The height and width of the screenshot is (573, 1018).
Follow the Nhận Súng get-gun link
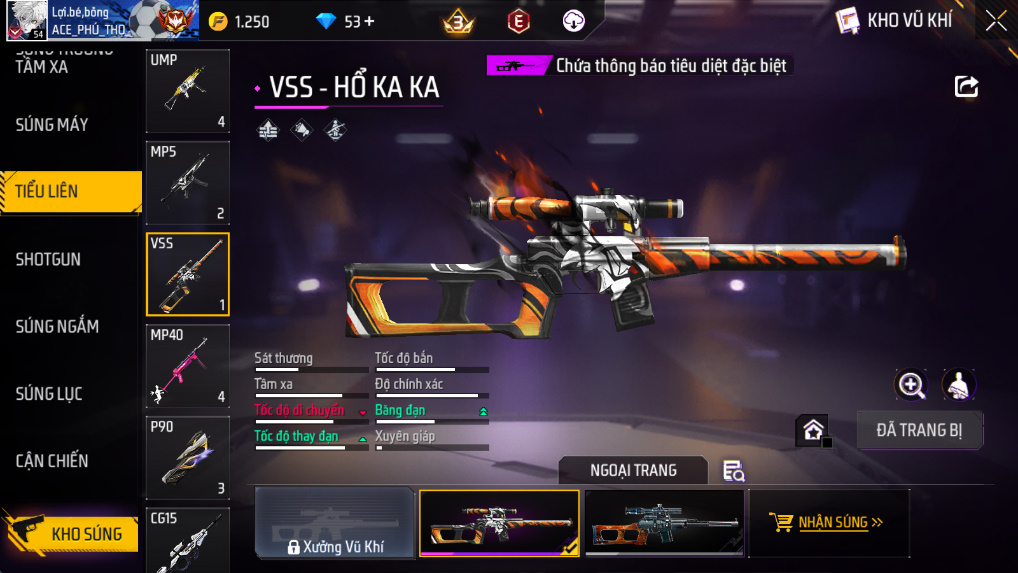tap(828, 522)
